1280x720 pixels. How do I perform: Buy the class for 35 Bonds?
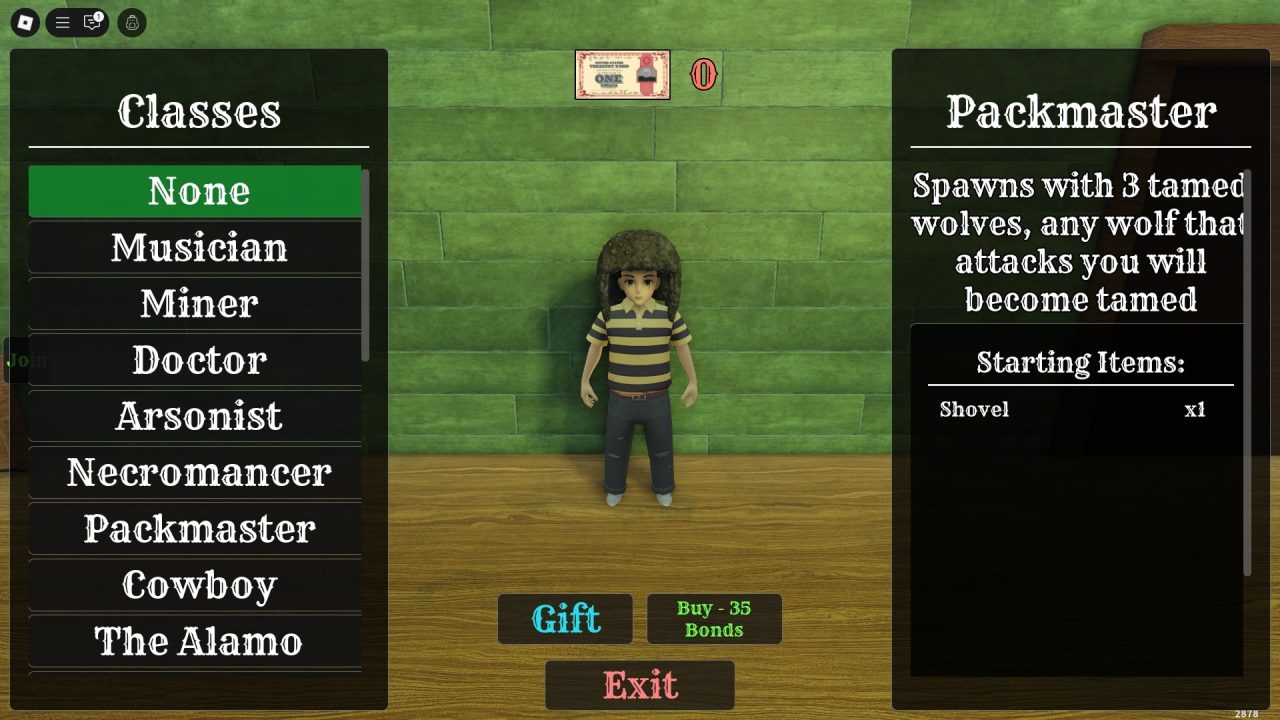pyautogui.click(x=714, y=619)
